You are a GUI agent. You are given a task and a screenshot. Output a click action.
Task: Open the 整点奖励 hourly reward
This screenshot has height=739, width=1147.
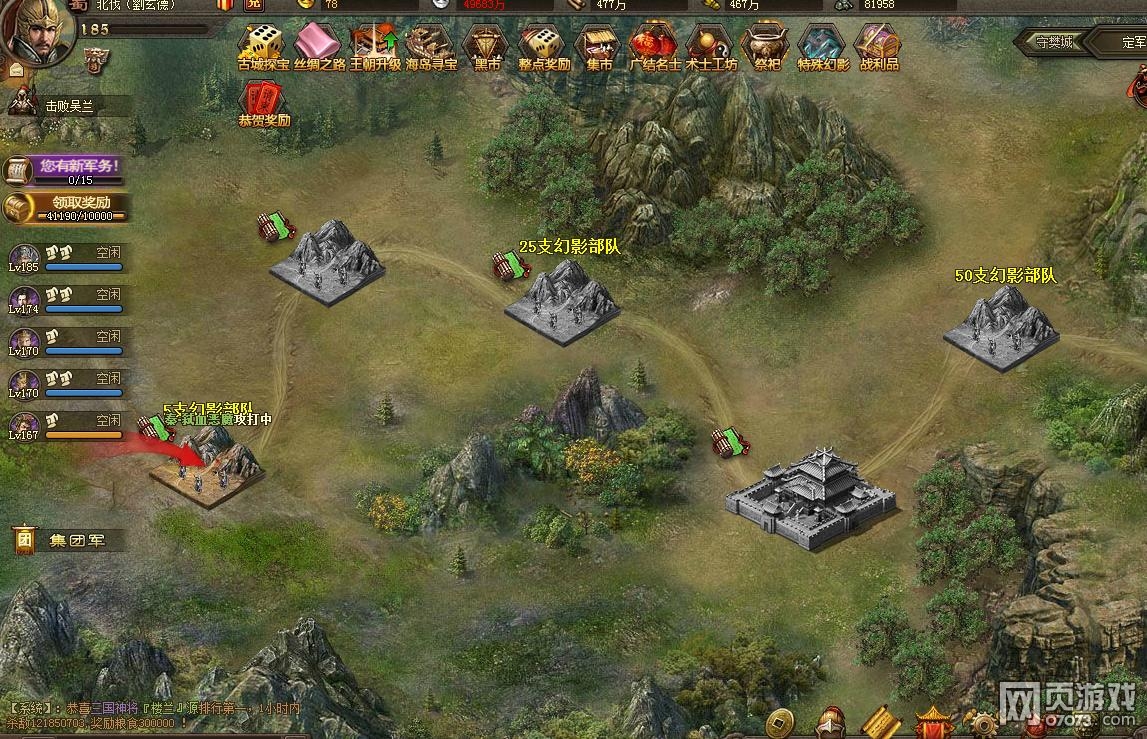pos(543,45)
